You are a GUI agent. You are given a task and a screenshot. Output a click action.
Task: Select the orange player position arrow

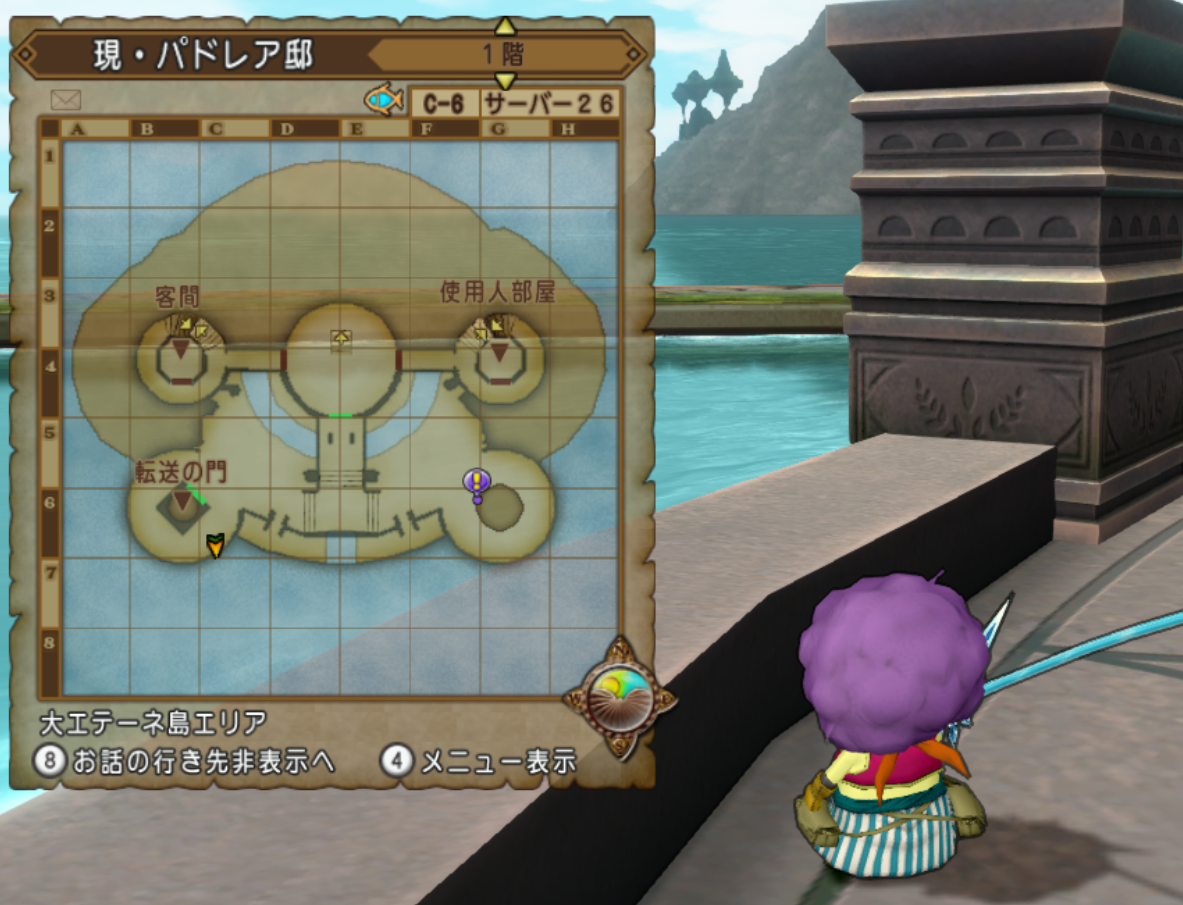pyautogui.click(x=214, y=545)
